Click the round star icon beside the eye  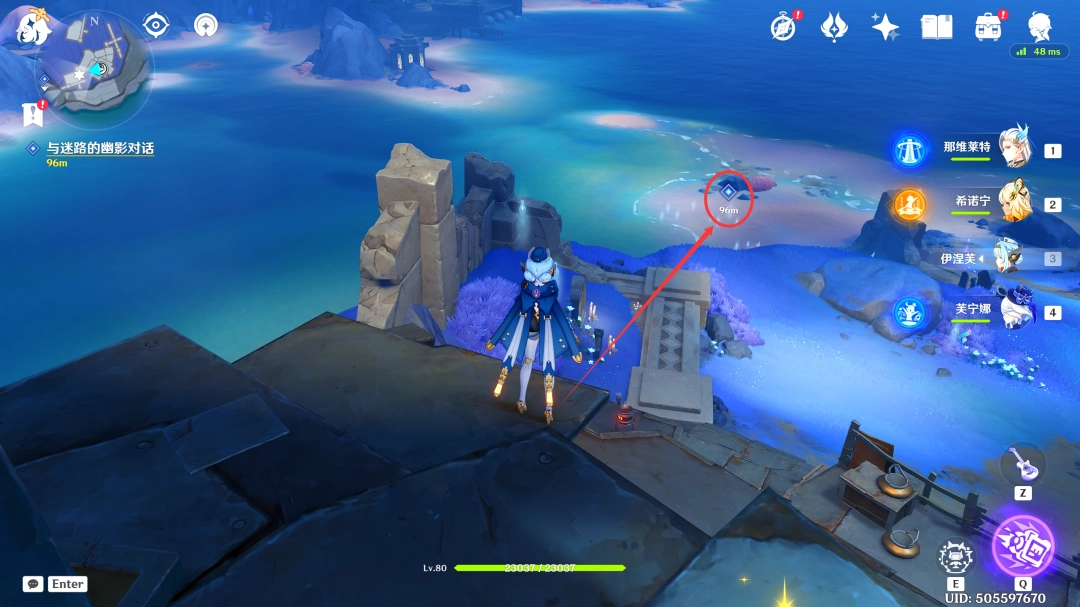pyautogui.click(x=206, y=25)
